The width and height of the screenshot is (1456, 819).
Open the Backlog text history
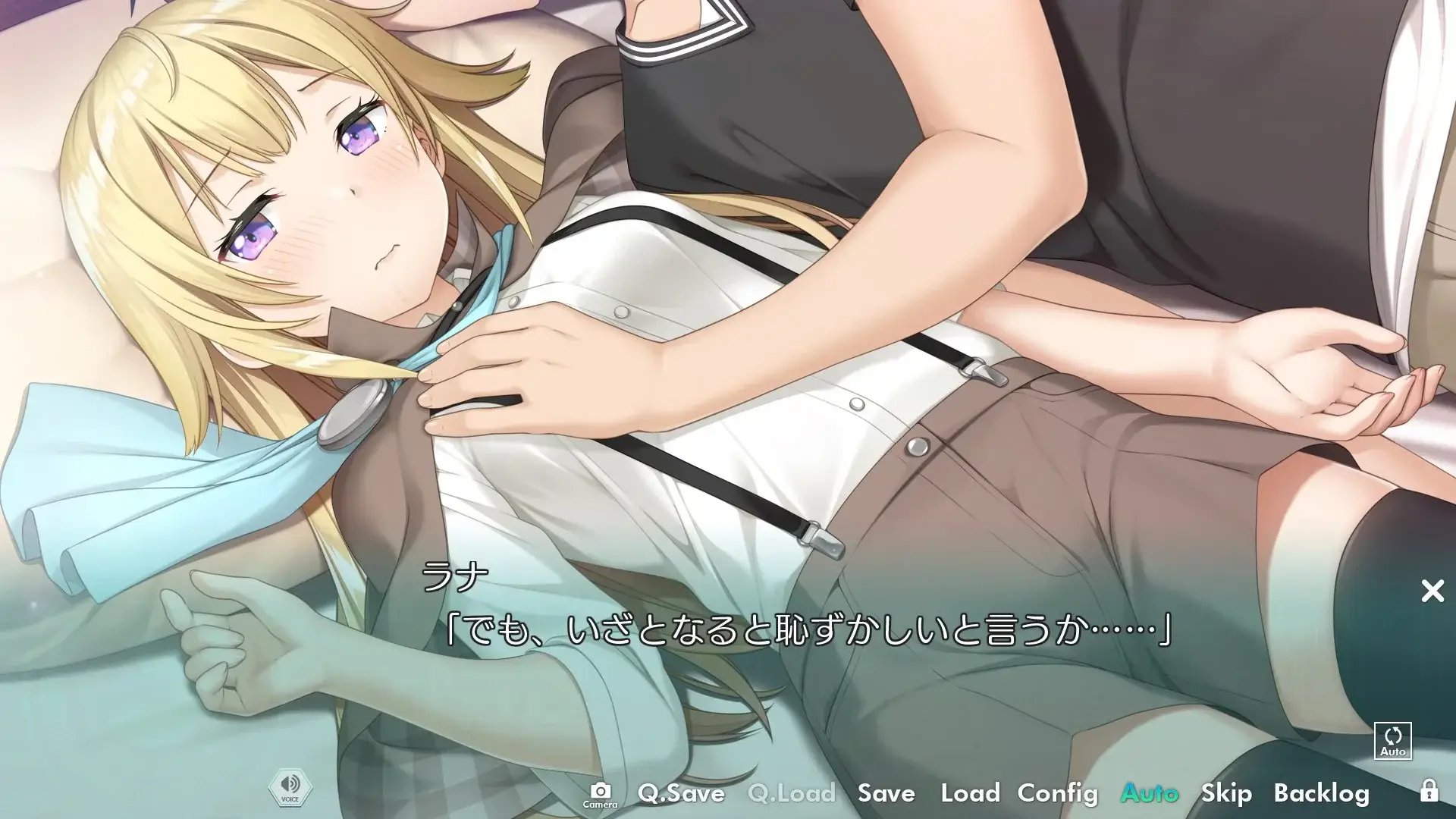[x=1323, y=793]
